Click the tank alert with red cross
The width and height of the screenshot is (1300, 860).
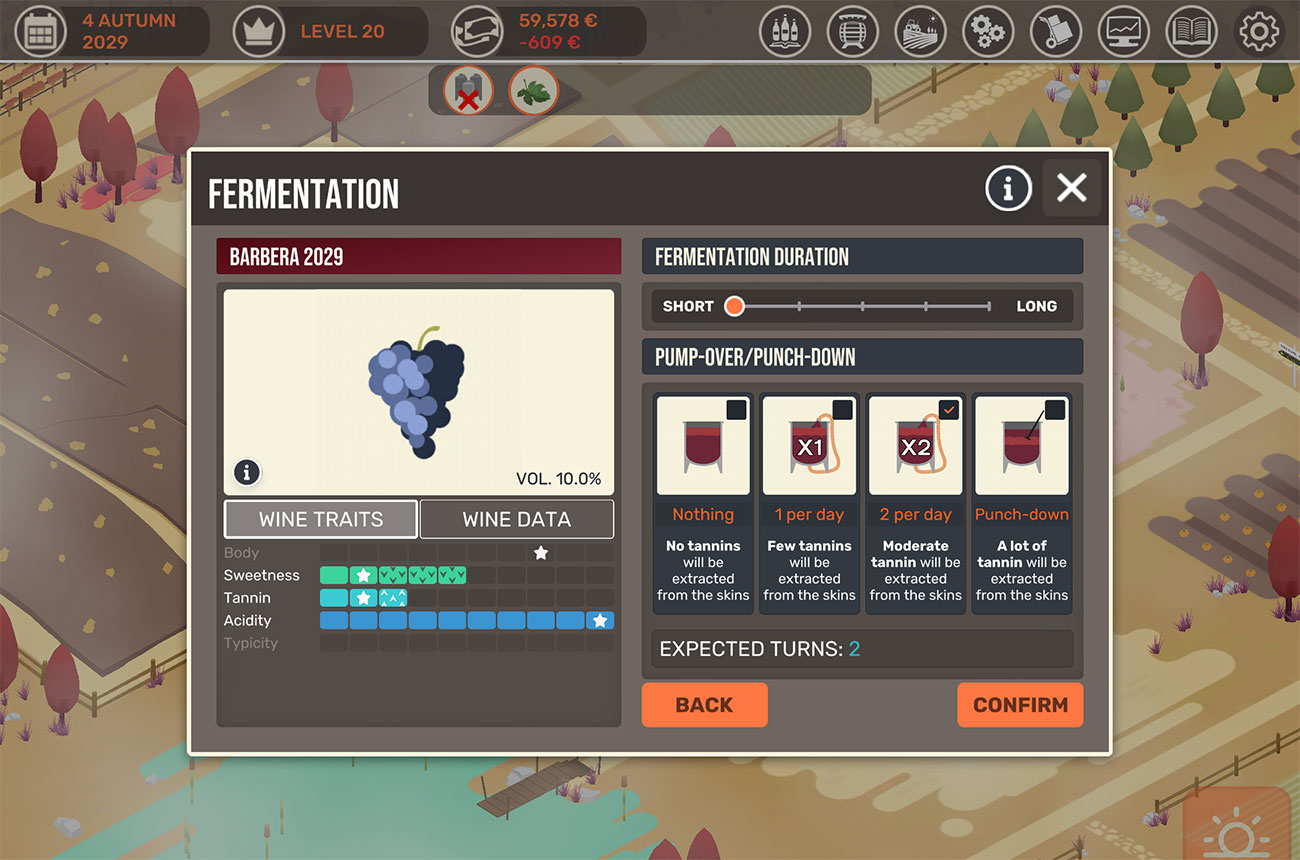click(467, 90)
